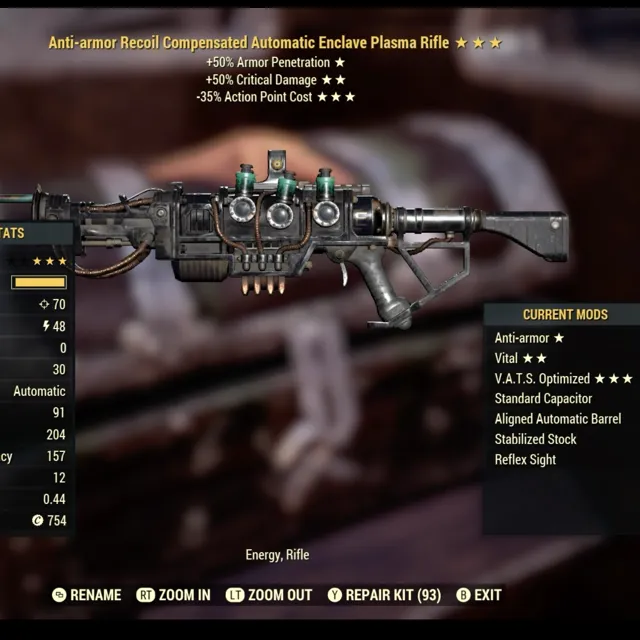Select Zoom In on the weapon view
Screen dimensions: 640x640
click(x=174, y=595)
